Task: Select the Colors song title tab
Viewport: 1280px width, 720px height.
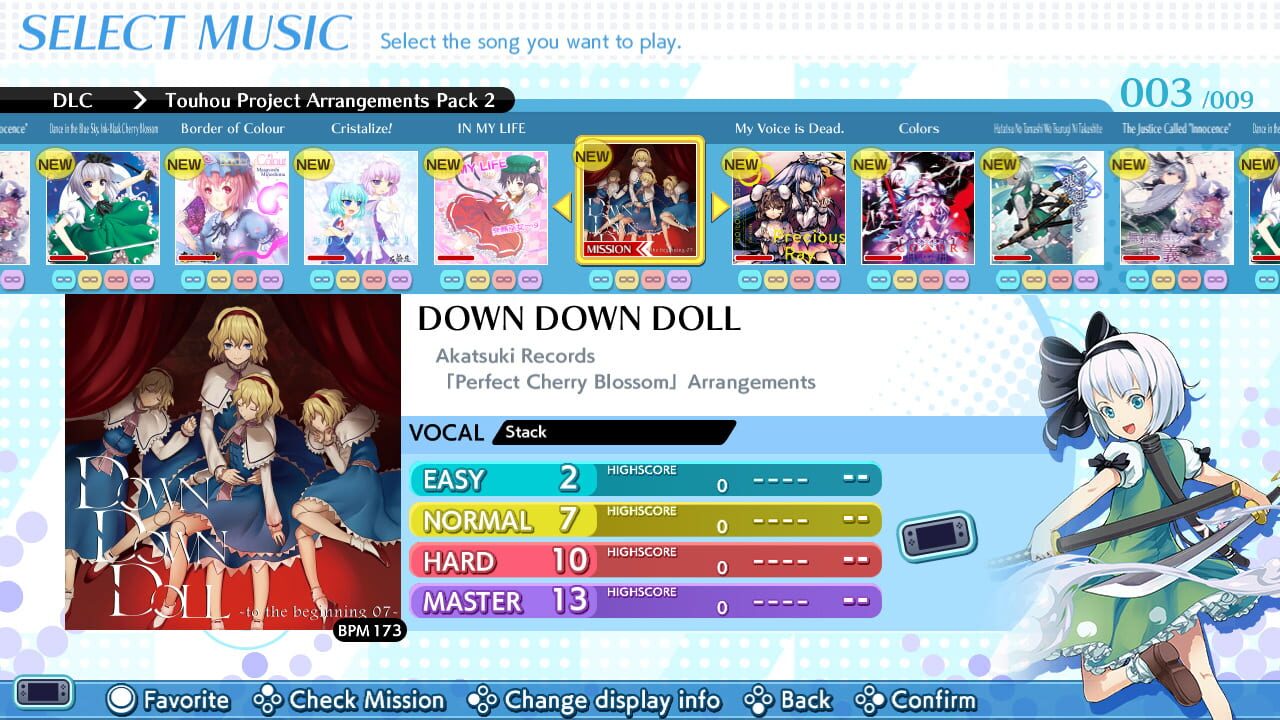Action: click(918, 128)
